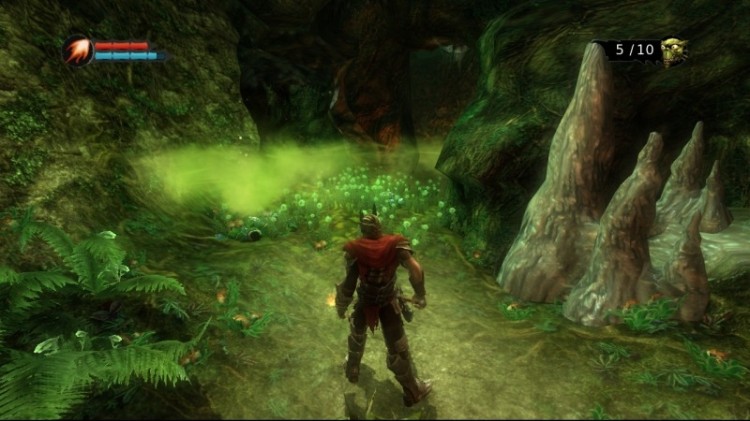Click the fire spell icon beside the health bar
Image resolution: width=750 pixels, height=421 pixels.
(x=79, y=50)
